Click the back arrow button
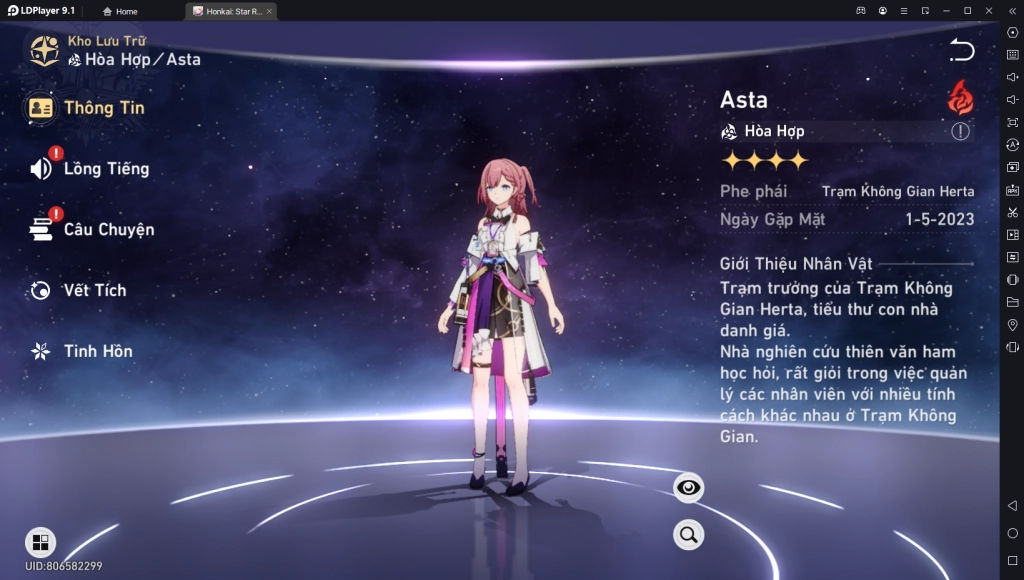 point(961,50)
